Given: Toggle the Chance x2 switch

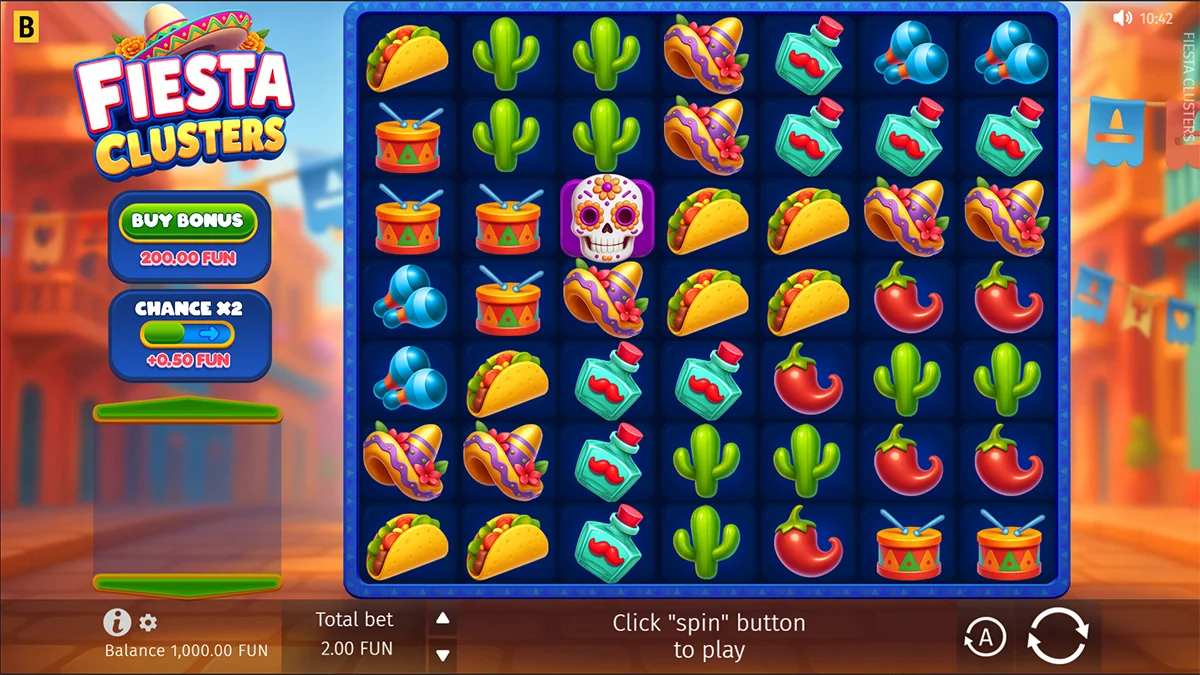Looking at the screenshot, I should point(188,334).
